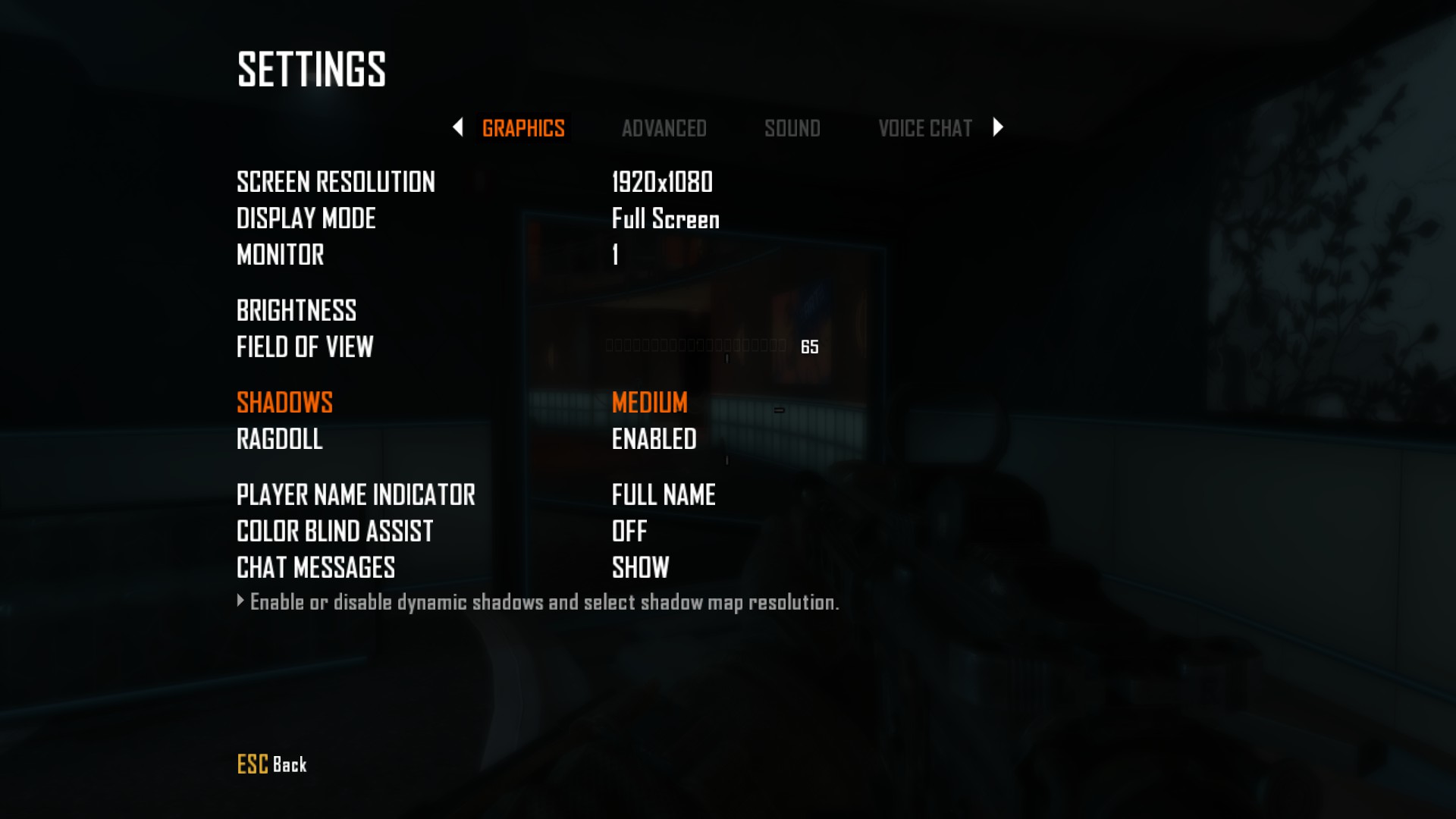This screenshot has height=819, width=1456.
Task: Switch to the Advanced settings tab
Action: click(664, 128)
